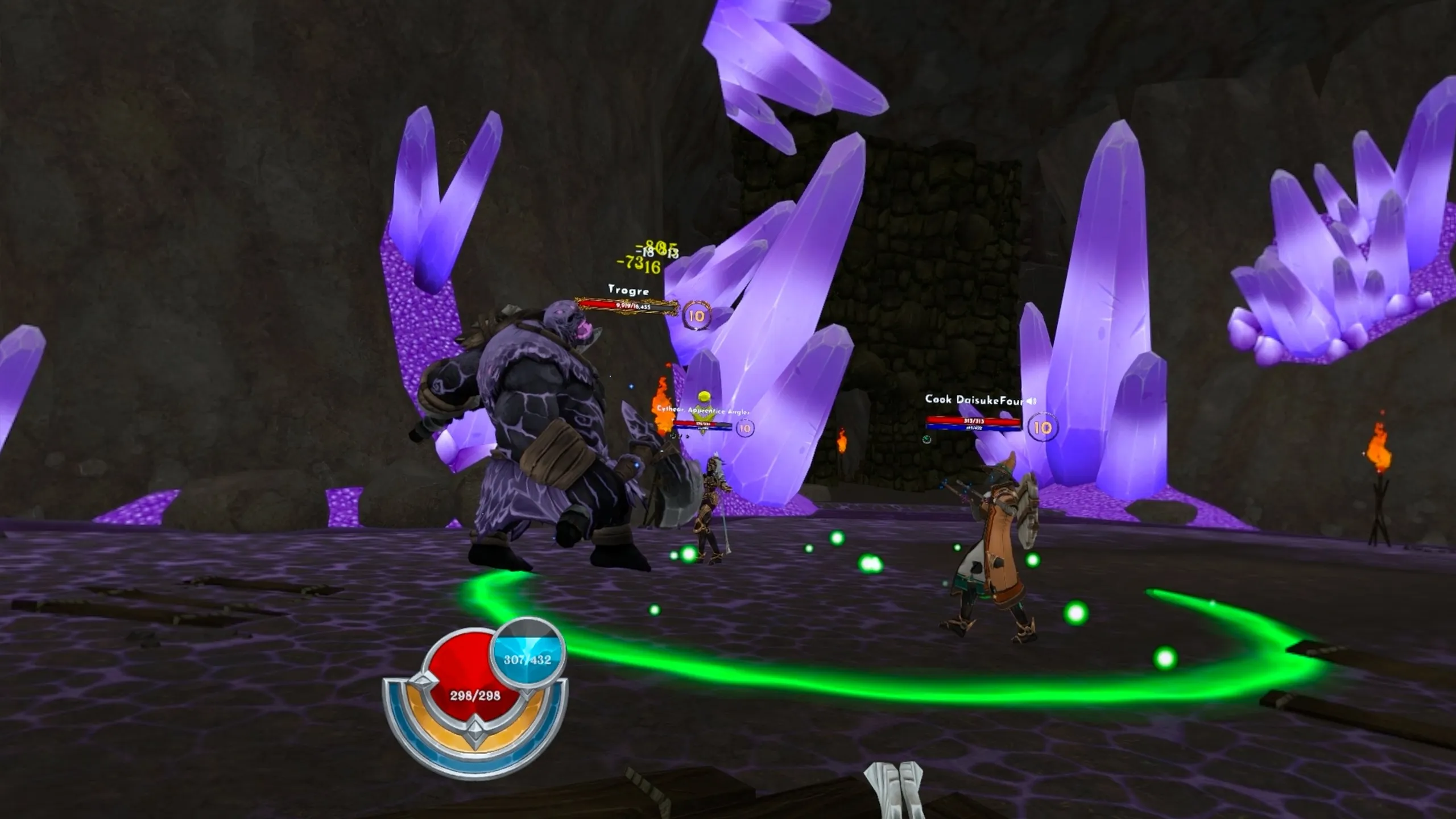The height and width of the screenshot is (819, 1456).
Task: Select the Trogre enemy nameplate
Action: coord(628,291)
